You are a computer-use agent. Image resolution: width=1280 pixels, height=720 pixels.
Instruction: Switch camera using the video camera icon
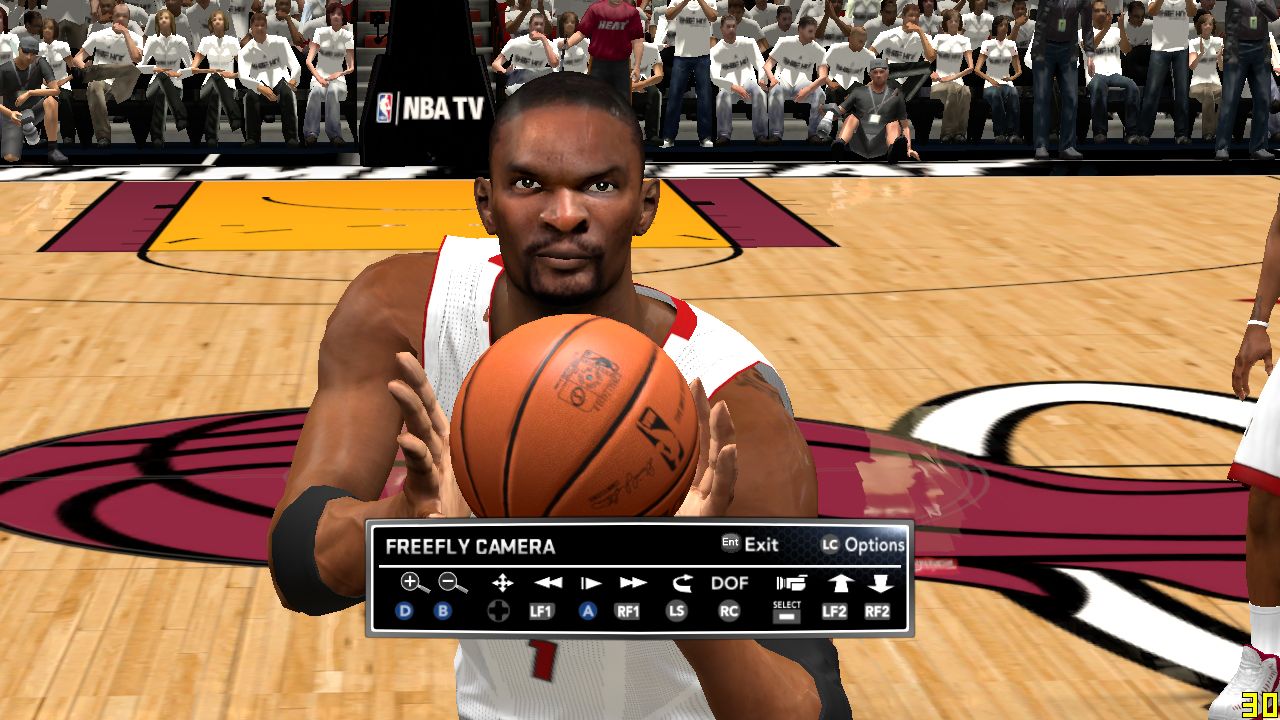click(x=790, y=582)
